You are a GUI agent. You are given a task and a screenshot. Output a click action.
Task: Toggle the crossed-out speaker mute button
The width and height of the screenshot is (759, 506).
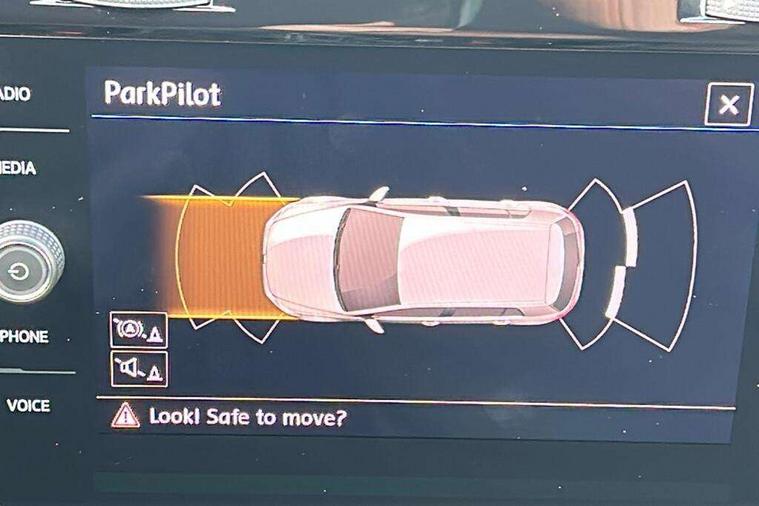click(138, 368)
